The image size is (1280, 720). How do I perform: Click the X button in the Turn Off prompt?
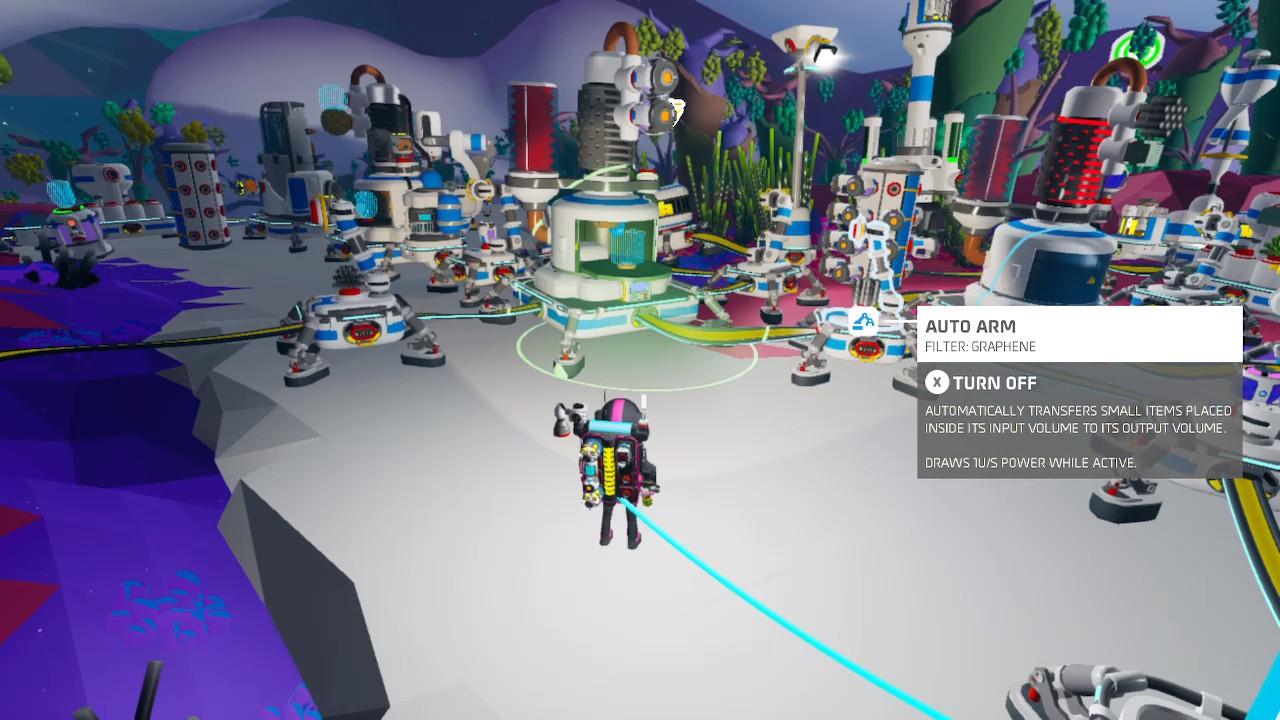coord(937,382)
